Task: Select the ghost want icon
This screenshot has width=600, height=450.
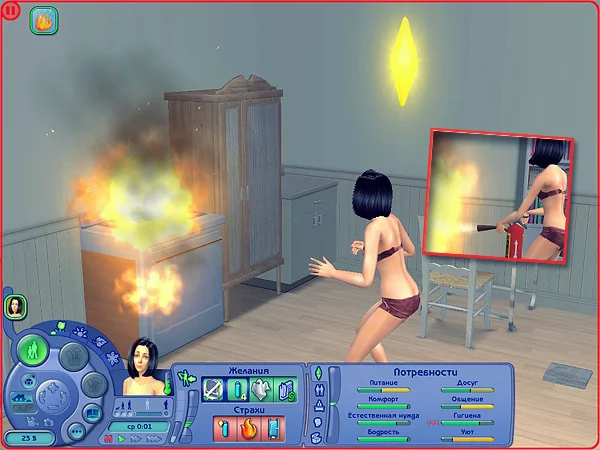Action: coord(258,389)
